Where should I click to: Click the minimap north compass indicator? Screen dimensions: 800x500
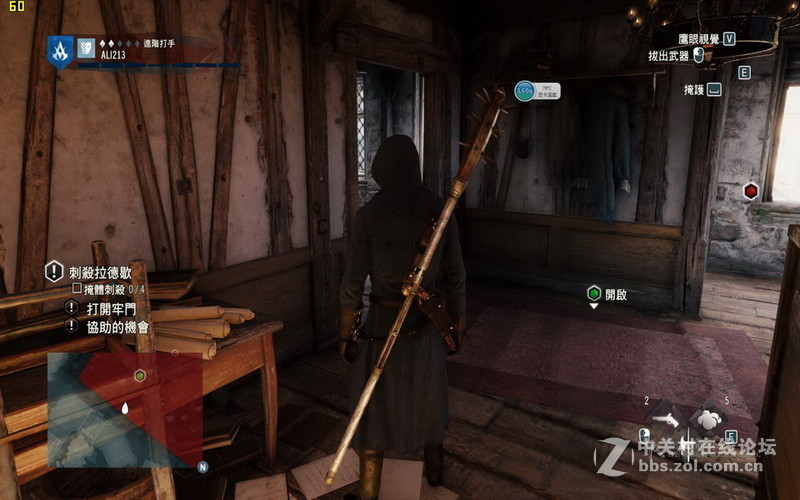click(x=202, y=466)
